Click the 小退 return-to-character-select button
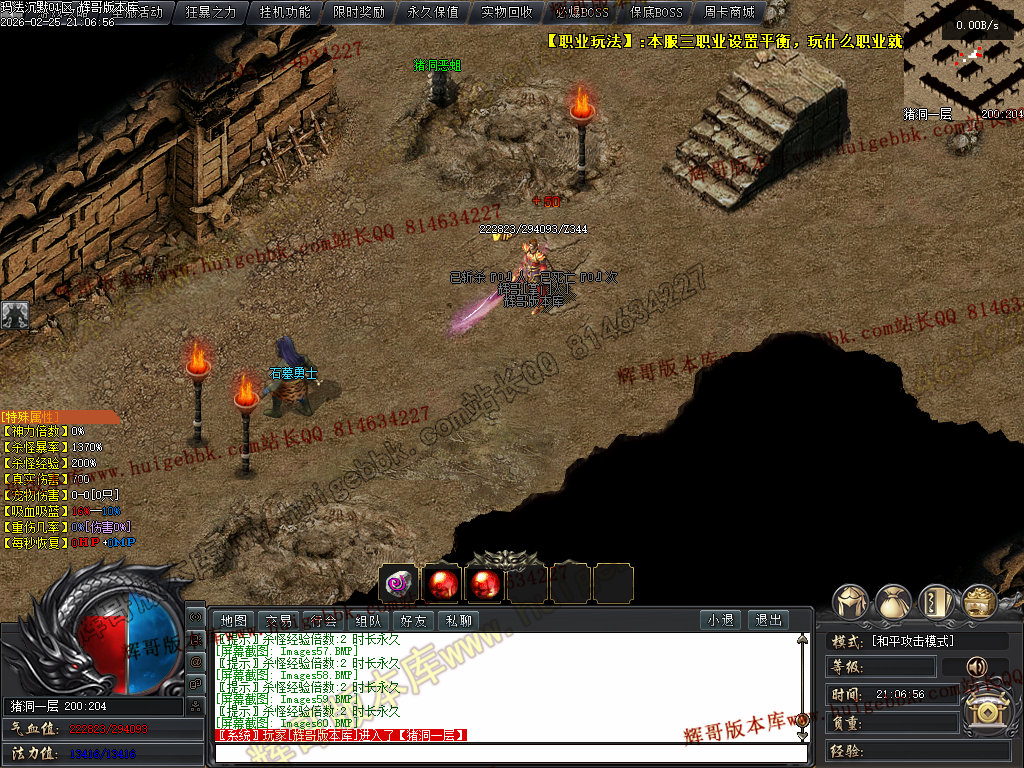Image resolution: width=1024 pixels, height=768 pixels. (721, 621)
